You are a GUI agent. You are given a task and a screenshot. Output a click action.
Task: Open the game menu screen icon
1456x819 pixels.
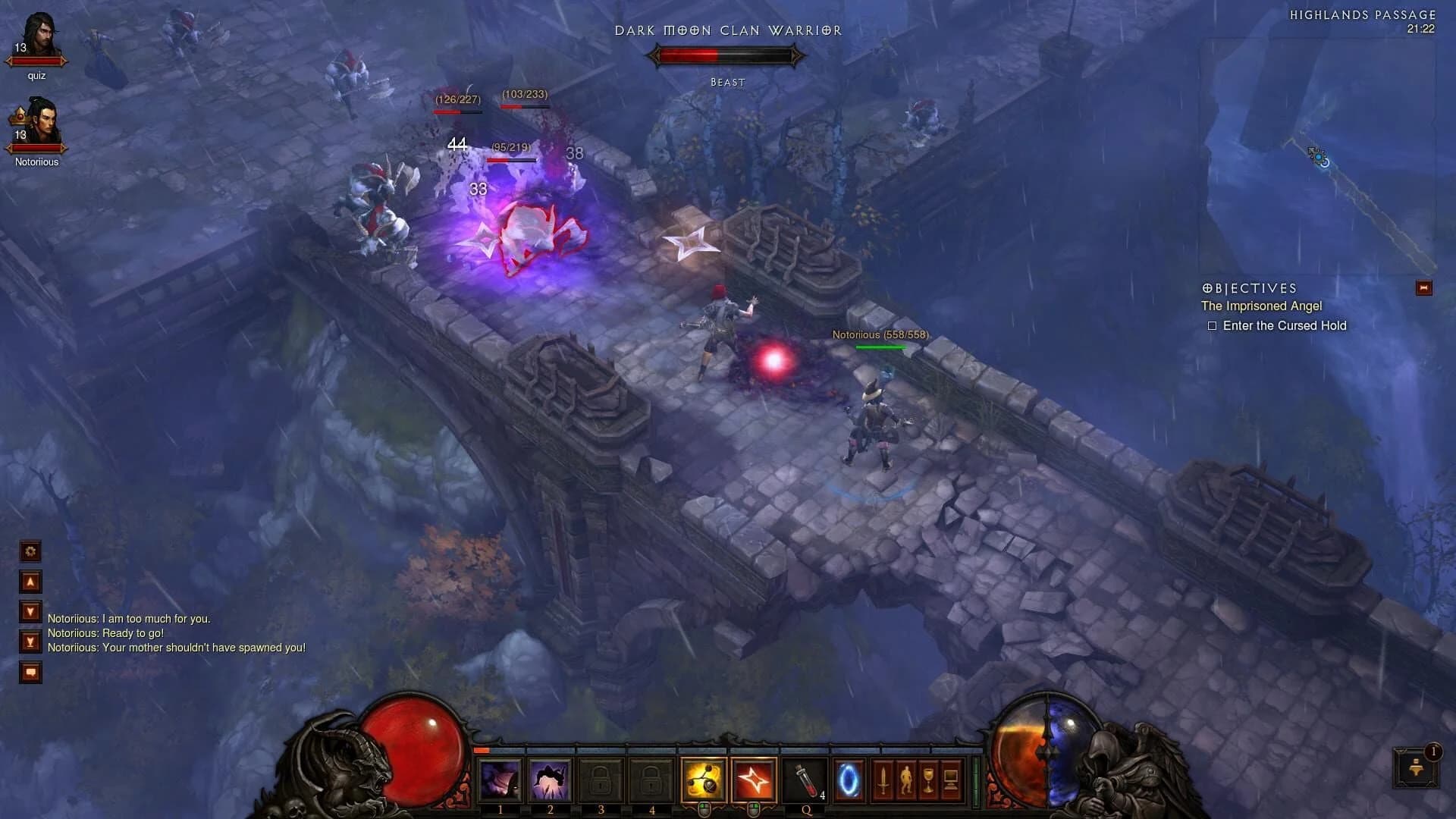point(950,781)
